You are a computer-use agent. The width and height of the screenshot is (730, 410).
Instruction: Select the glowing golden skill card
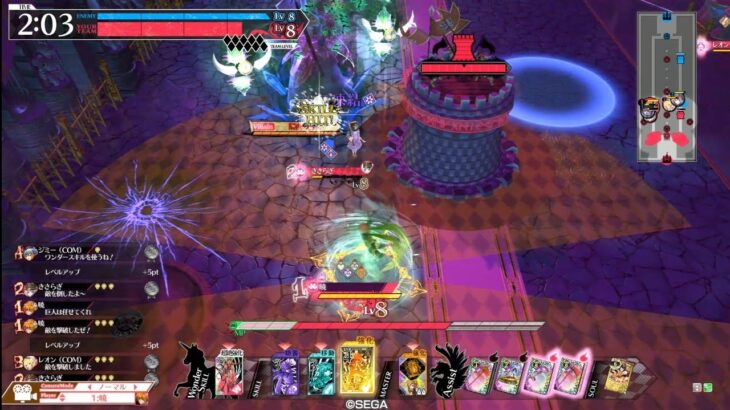(x=357, y=370)
